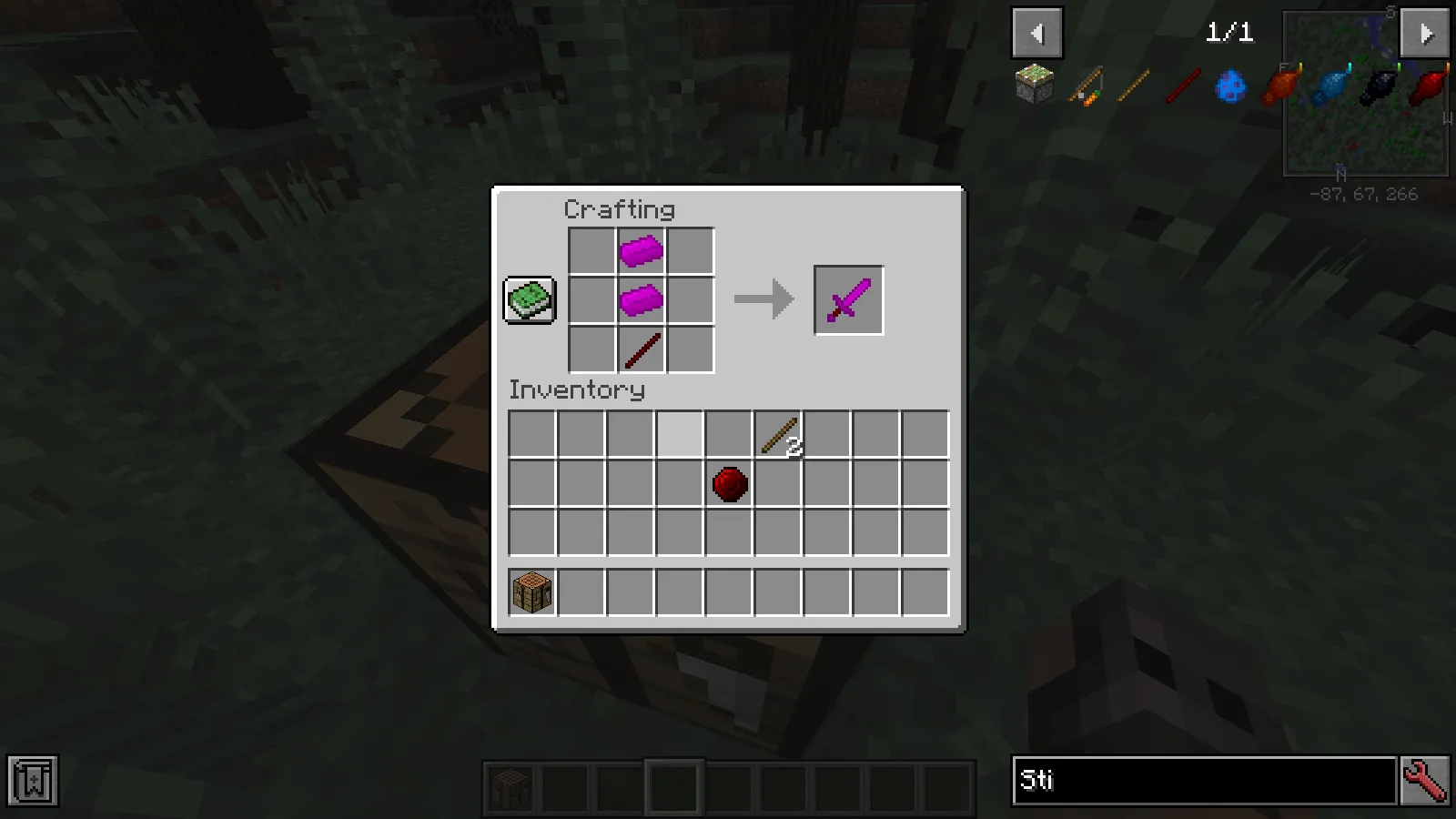Click the JEI search field showing Sti
This screenshot has width=1456, height=819.
1201,780
